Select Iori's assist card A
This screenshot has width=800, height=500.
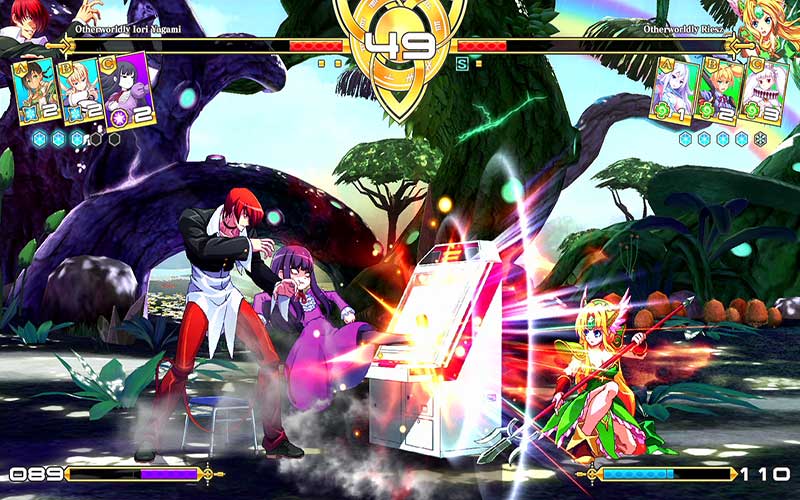tap(34, 92)
